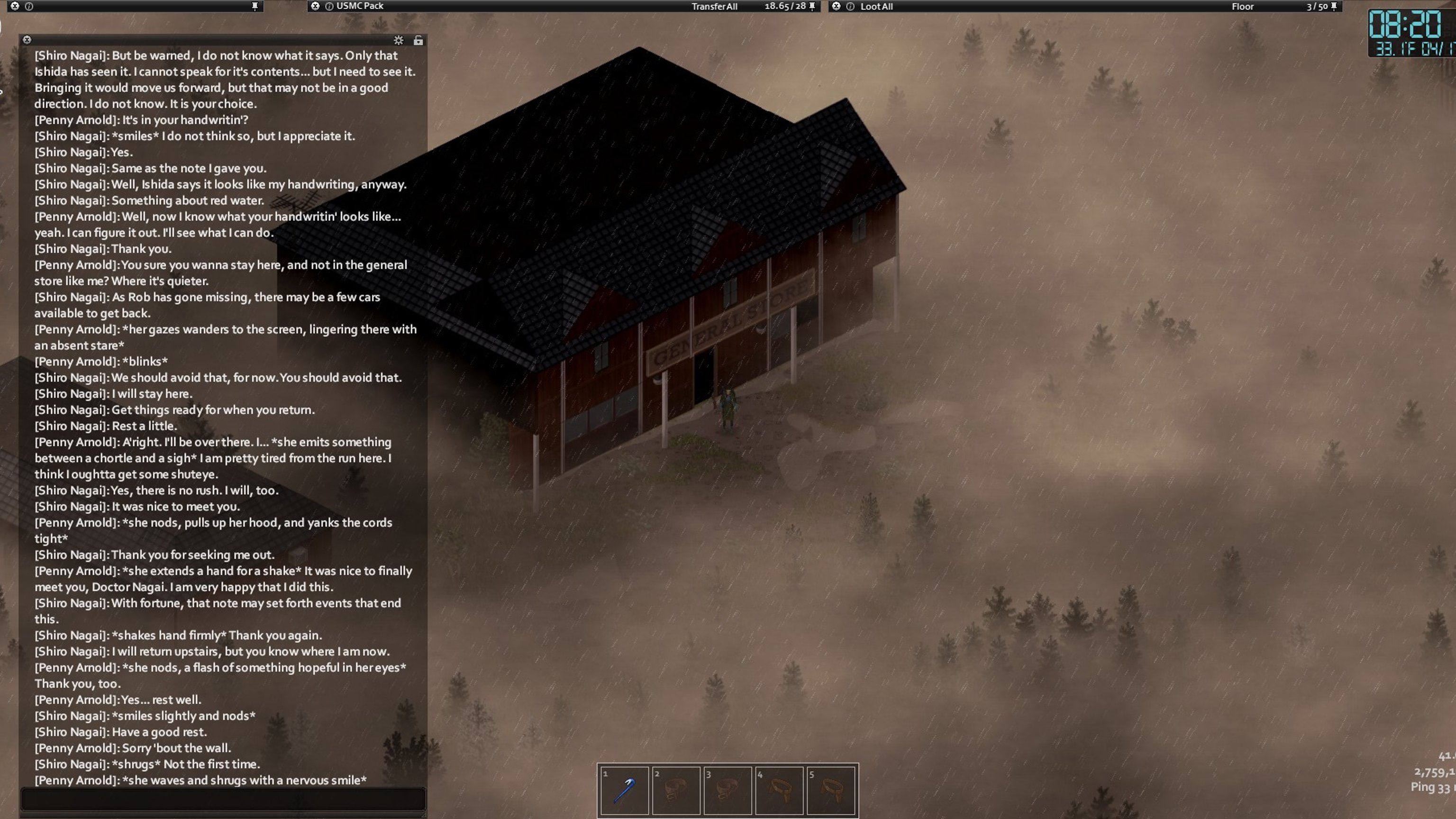Transfer All items from the USMC Pack

714,6
